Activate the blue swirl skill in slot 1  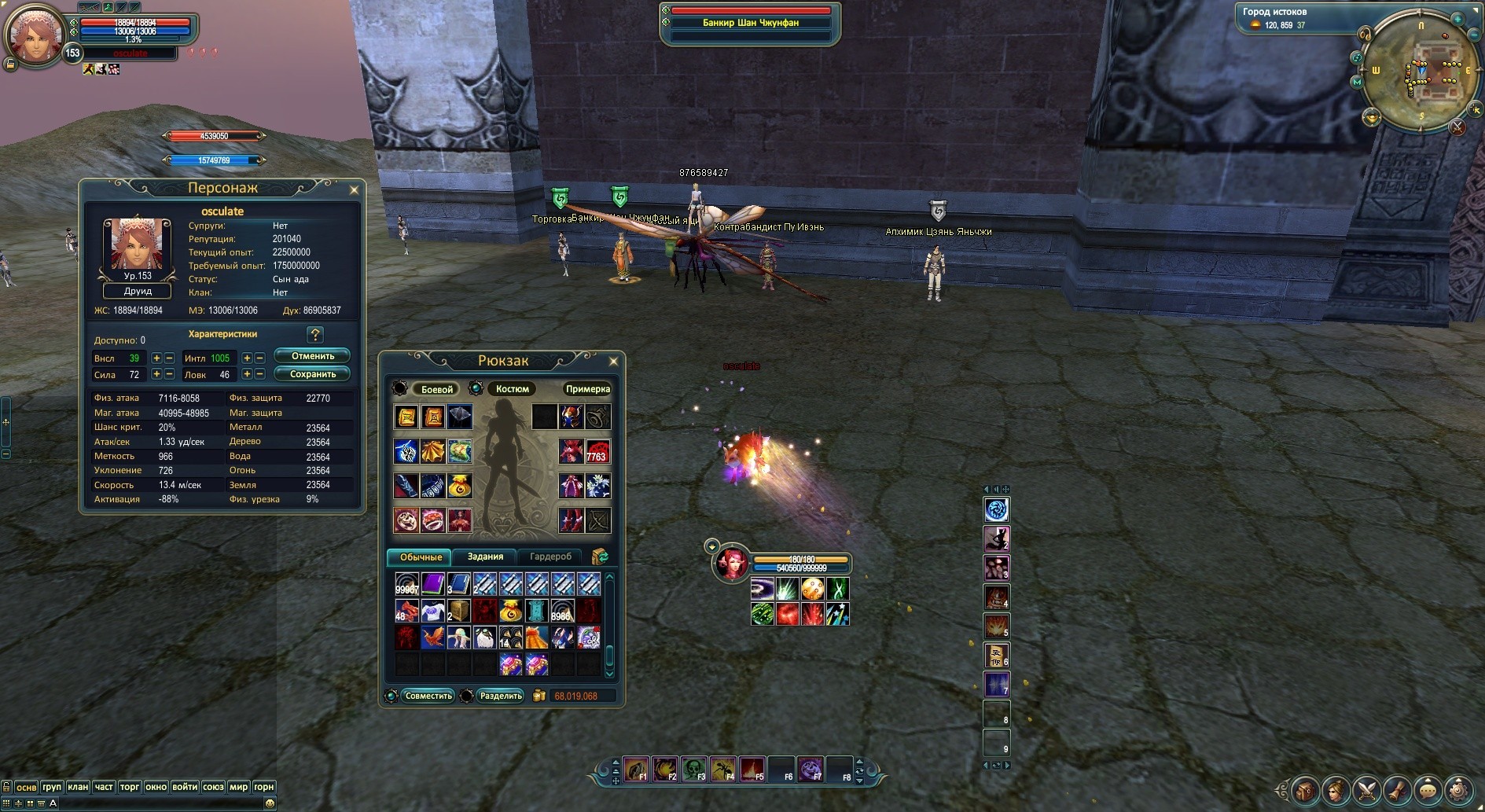(x=996, y=510)
